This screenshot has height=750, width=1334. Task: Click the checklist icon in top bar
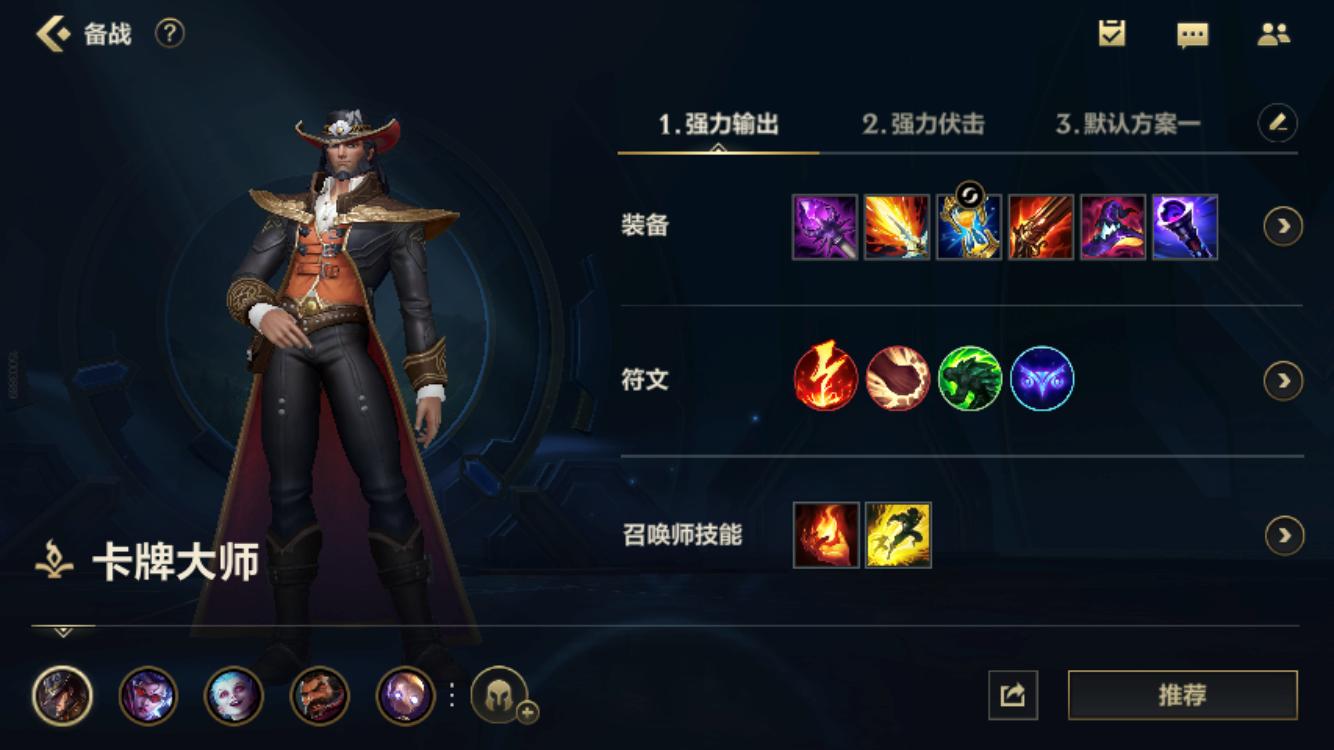(x=1113, y=34)
